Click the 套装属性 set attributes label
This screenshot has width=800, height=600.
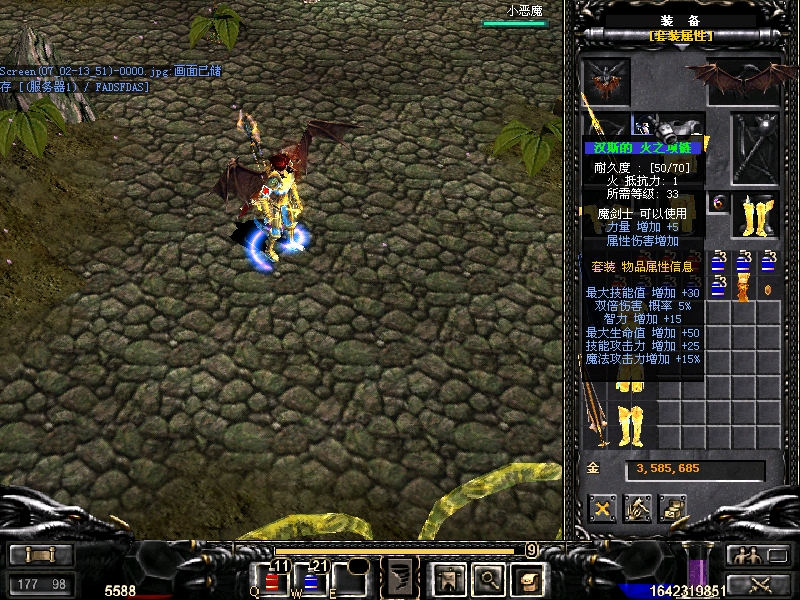pos(681,36)
